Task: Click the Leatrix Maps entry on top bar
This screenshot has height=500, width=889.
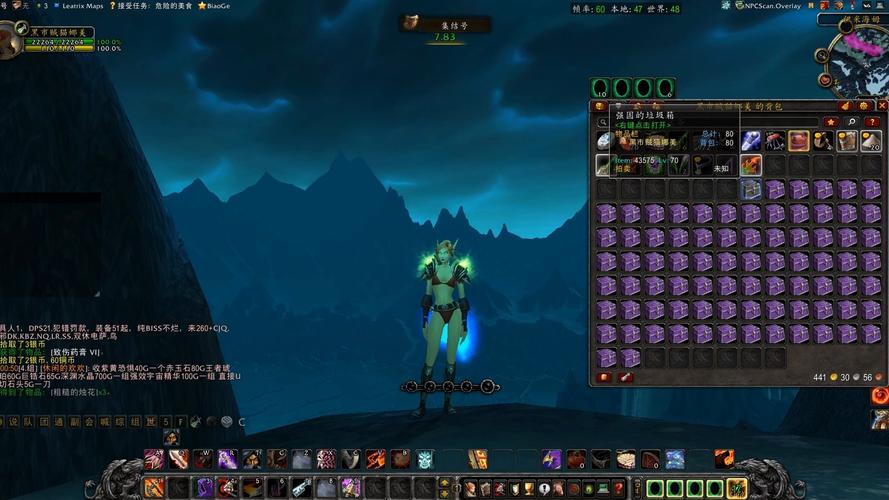Action: [x=81, y=6]
